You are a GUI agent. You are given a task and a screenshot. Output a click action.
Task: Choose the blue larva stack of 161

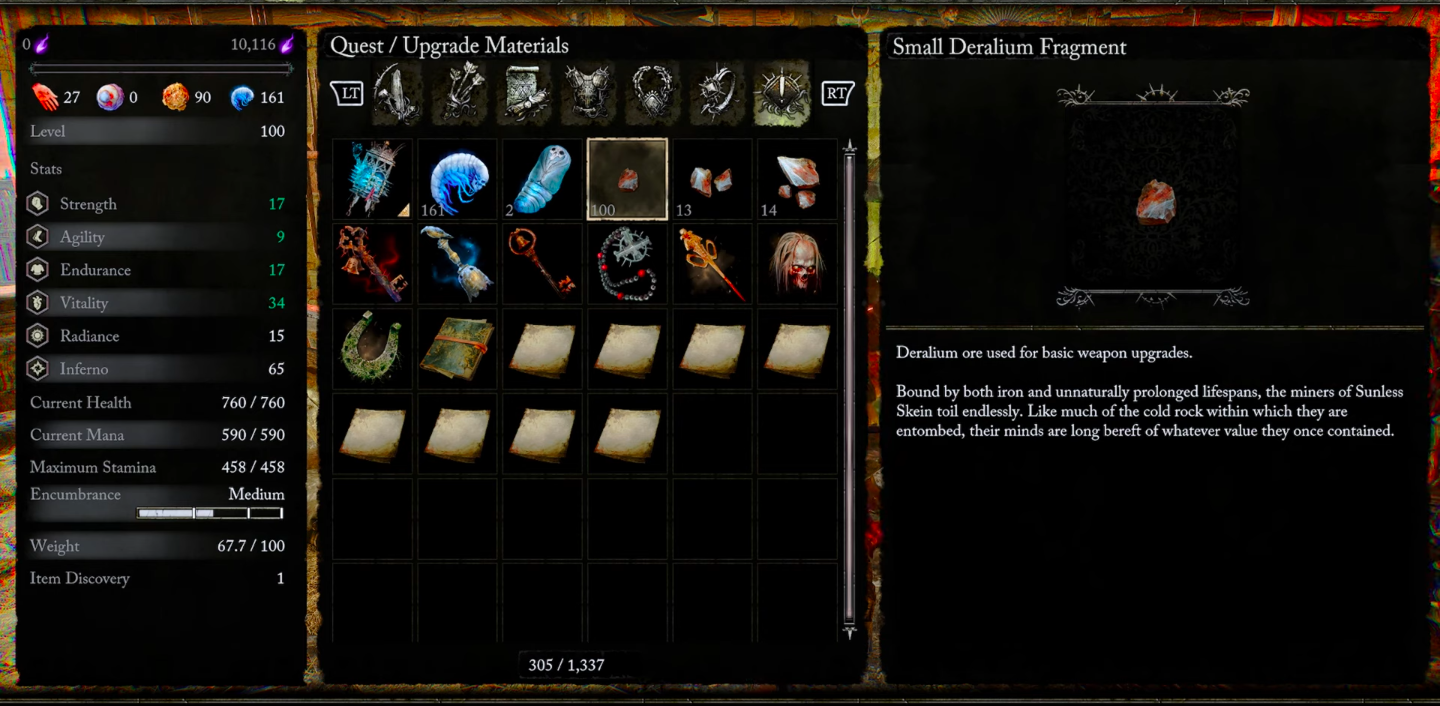[457, 179]
